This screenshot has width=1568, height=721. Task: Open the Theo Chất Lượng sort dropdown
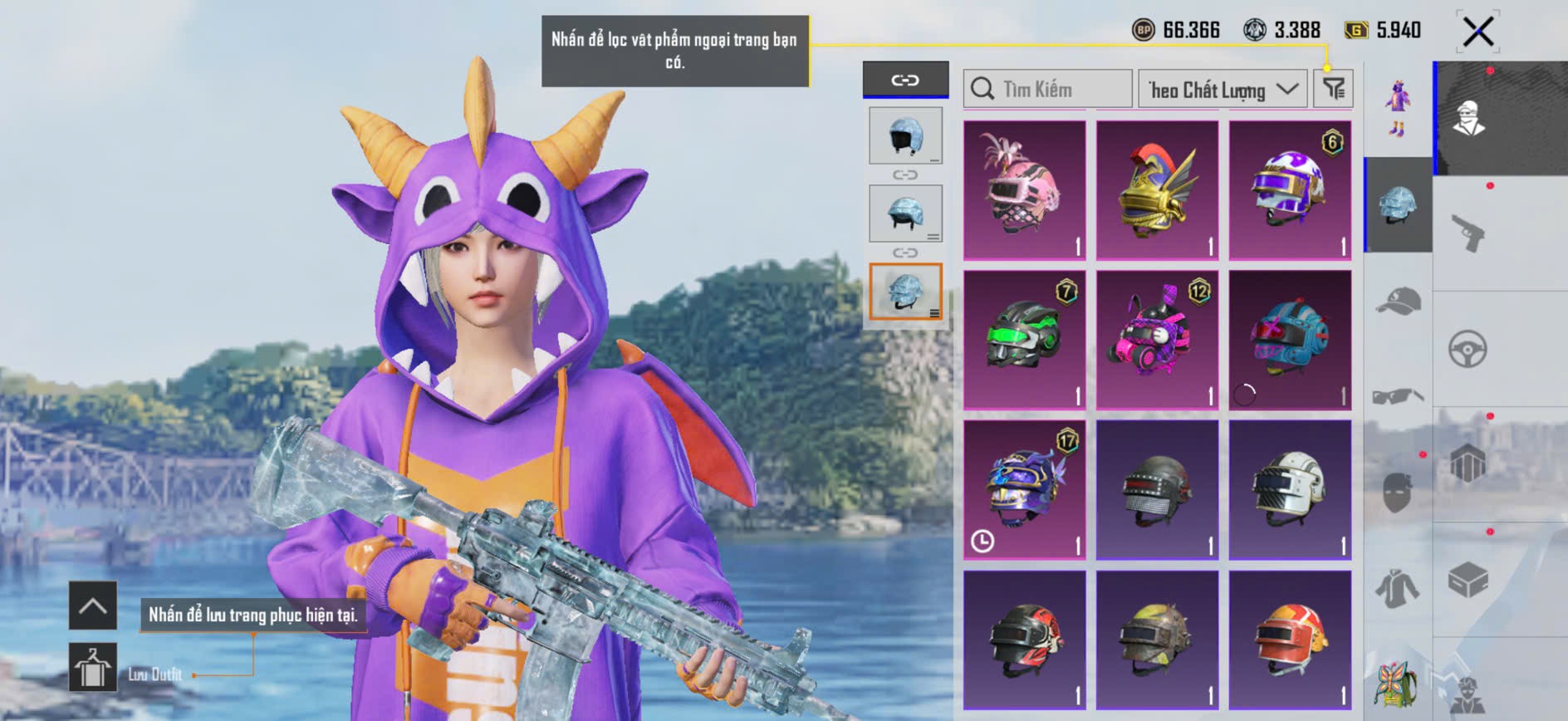coord(1222,89)
